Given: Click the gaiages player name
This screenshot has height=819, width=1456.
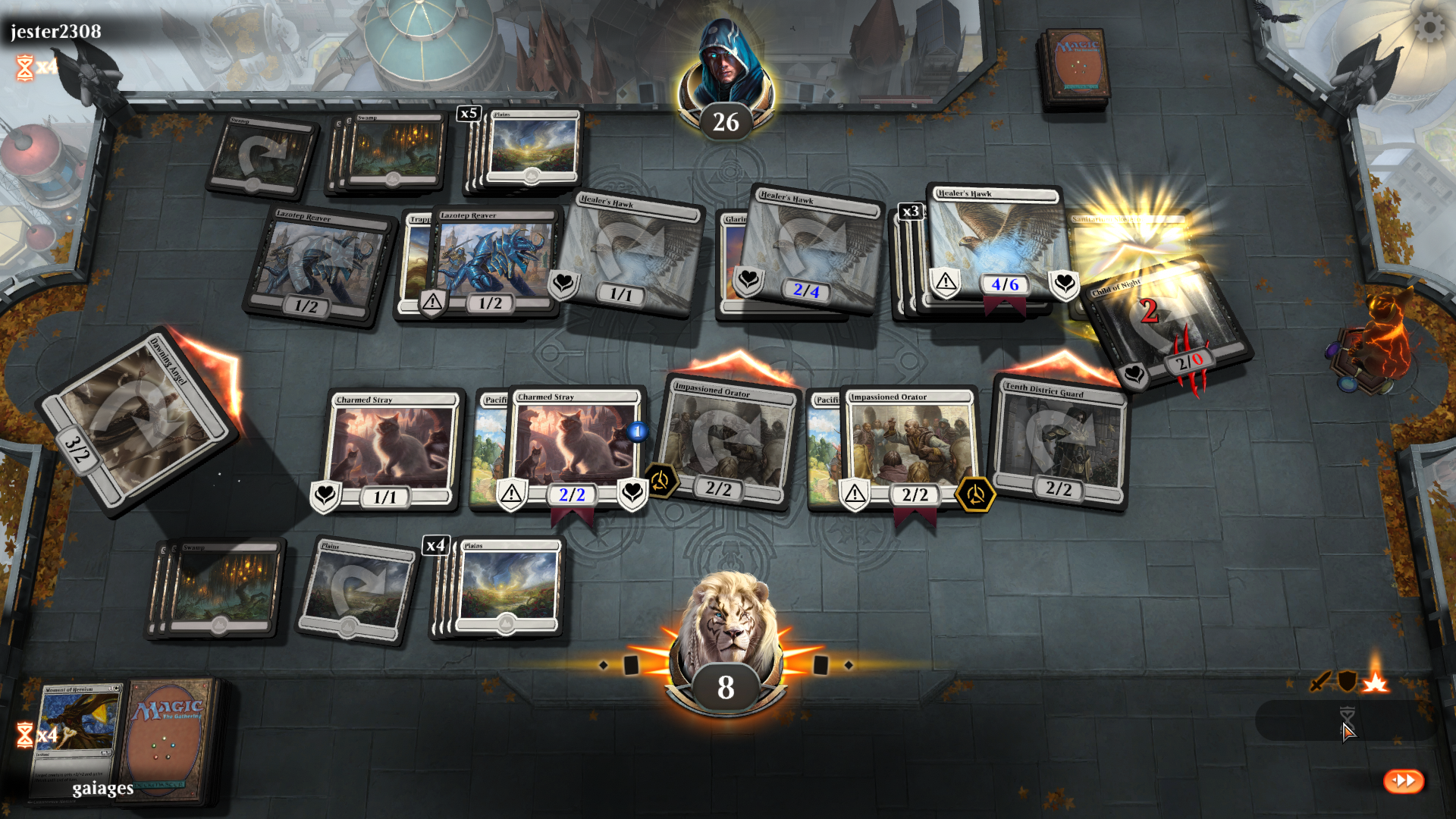Looking at the screenshot, I should click(101, 788).
